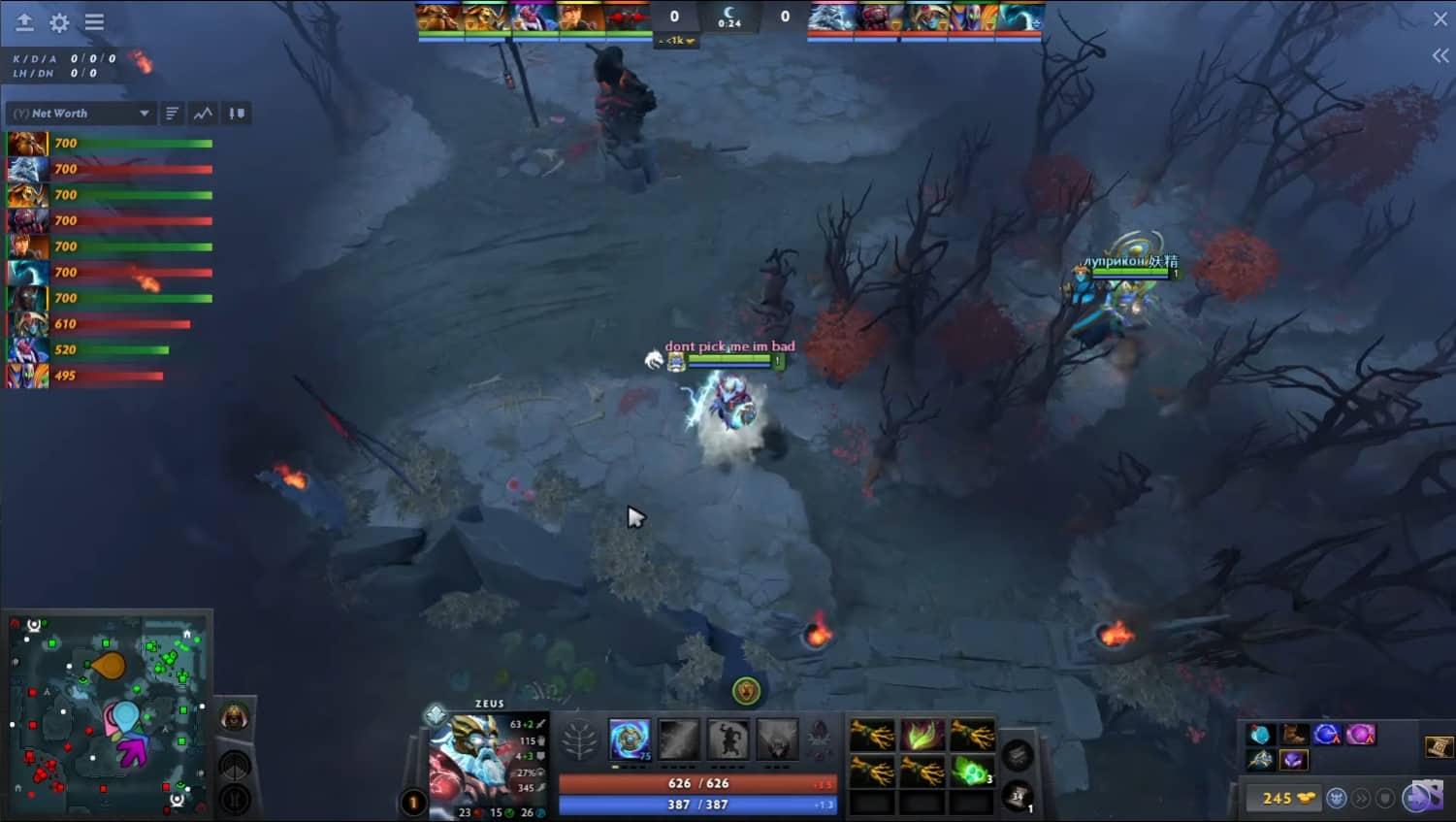Open Zeus's talent tree
This screenshot has height=822, width=1456.
(x=580, y=741)
